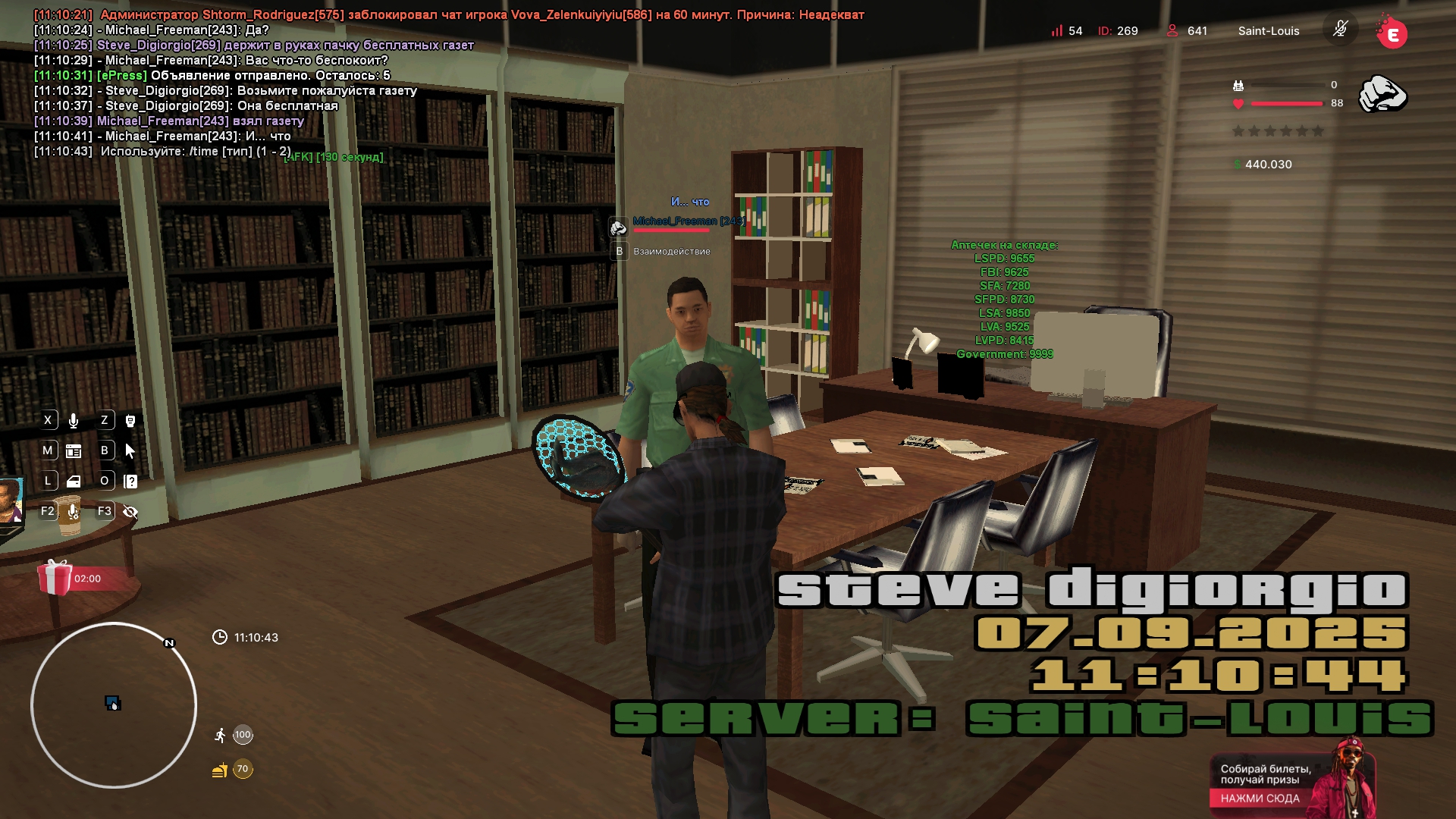Select the fist weapon icon
Screen dimensions: 1456x819
tap(1382, 94)
